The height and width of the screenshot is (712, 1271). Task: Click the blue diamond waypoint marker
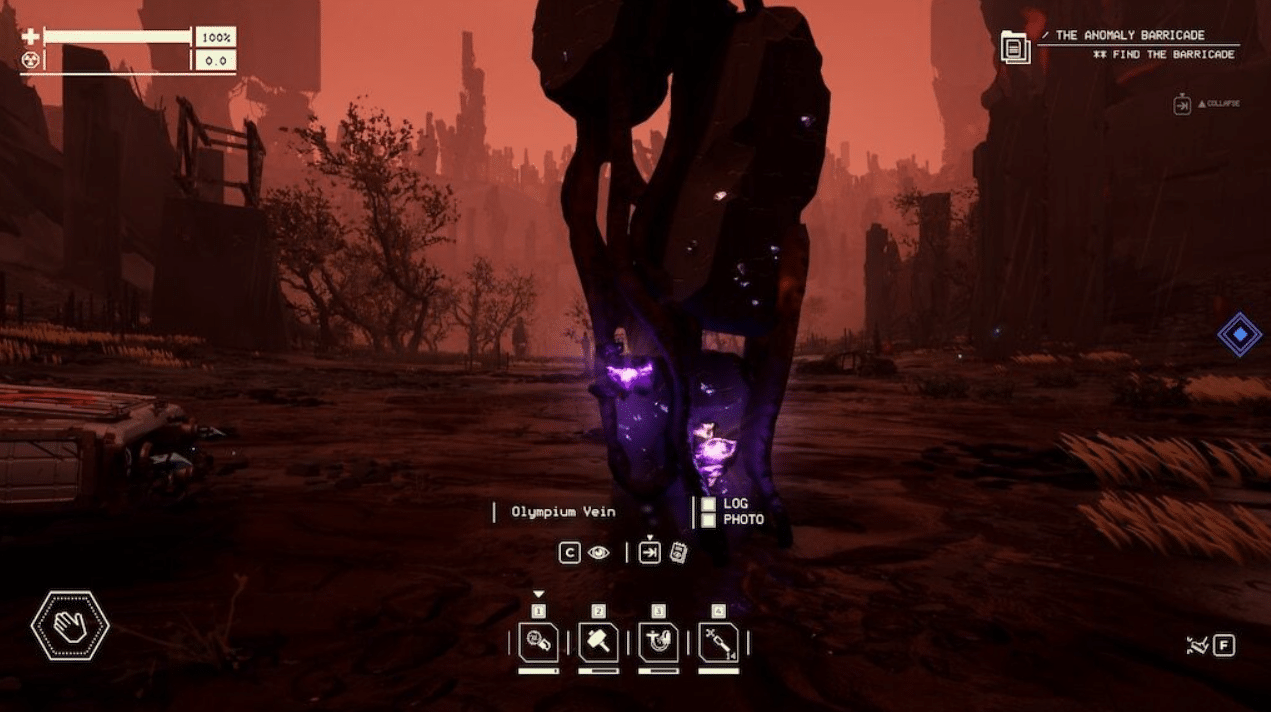pyautogui.click(x=1239, y=335)
